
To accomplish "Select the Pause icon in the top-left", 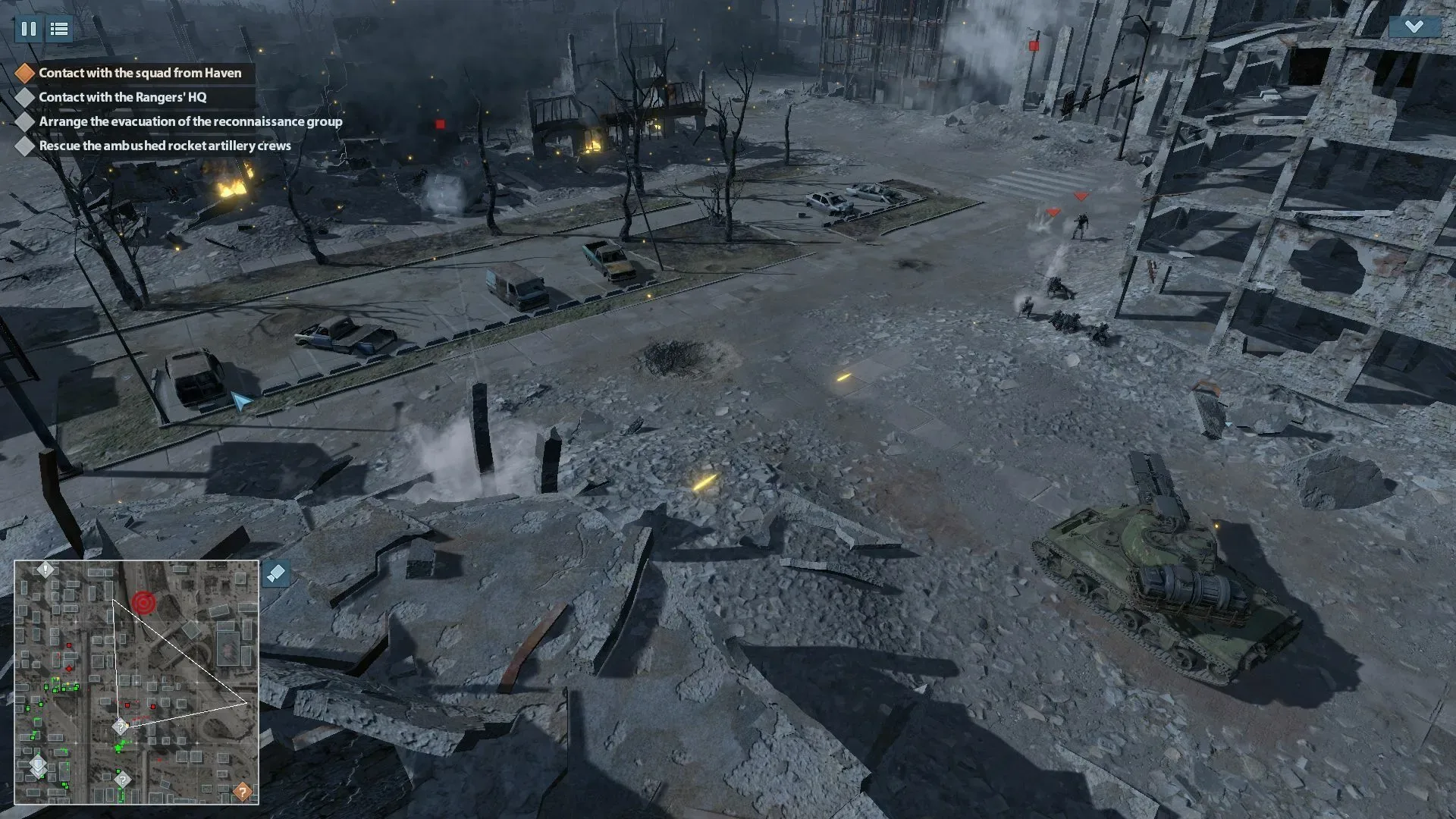I will [x=30, y=30].
